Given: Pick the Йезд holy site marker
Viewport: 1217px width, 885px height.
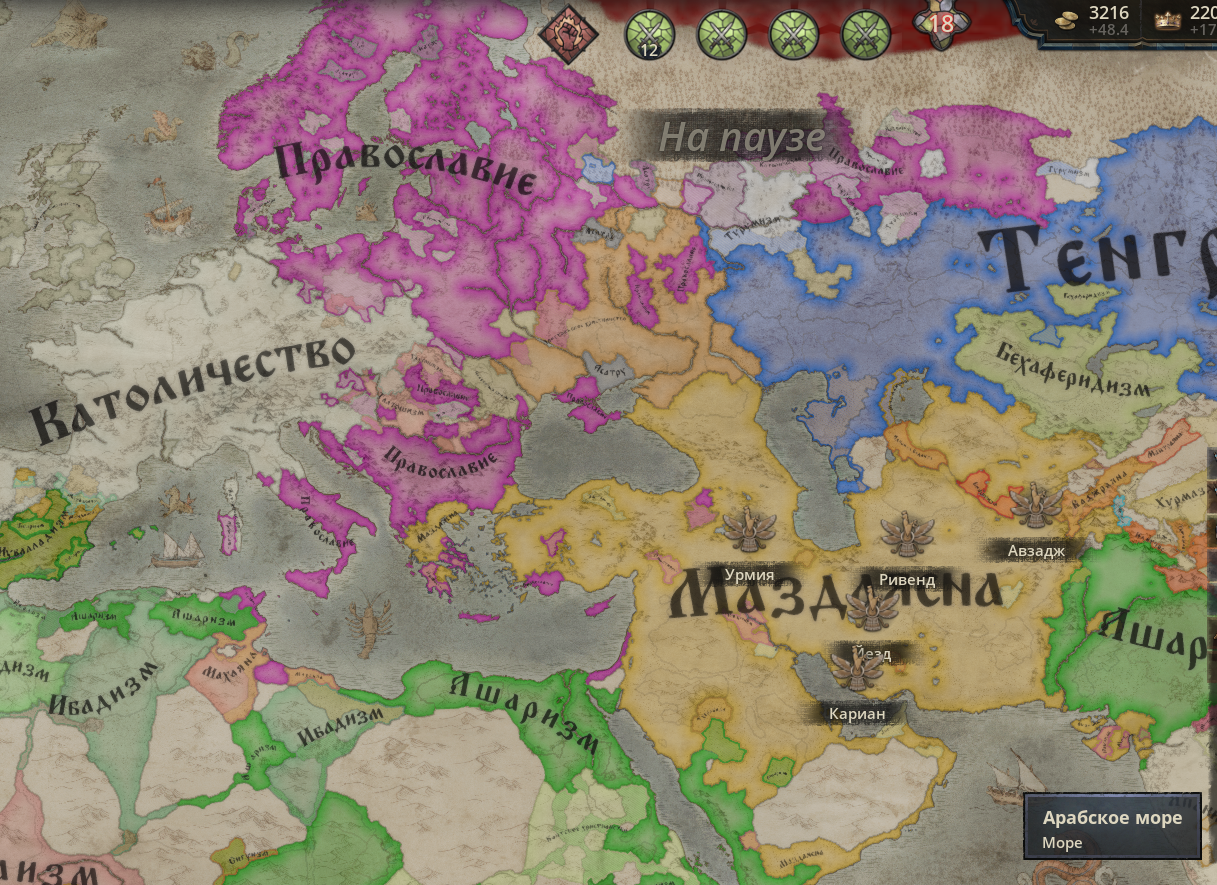Looking at the screenshot, I should pos(872,607).
